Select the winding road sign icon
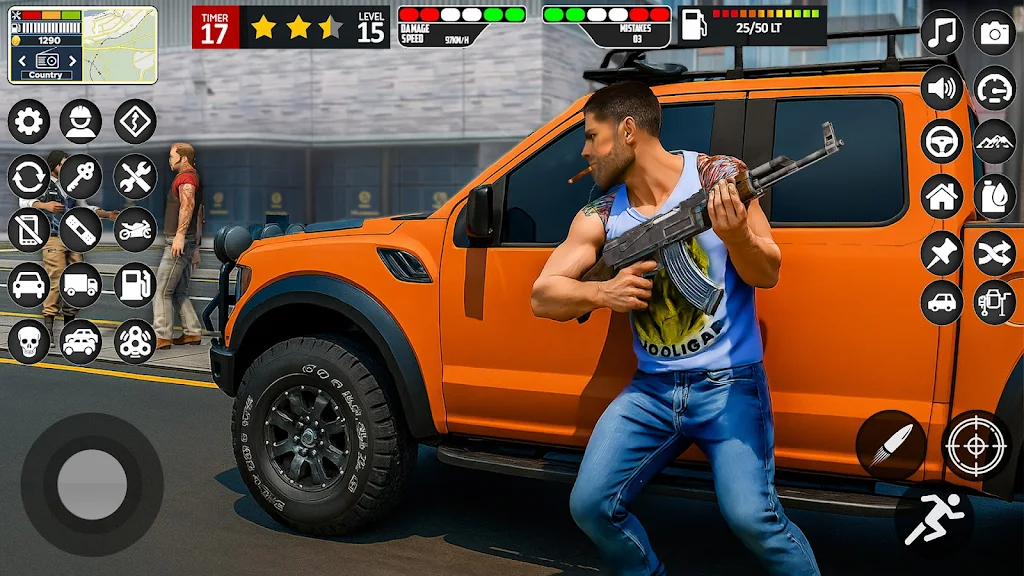Image resolution: width=1024 pixels, height=576 pixels. 135,122
